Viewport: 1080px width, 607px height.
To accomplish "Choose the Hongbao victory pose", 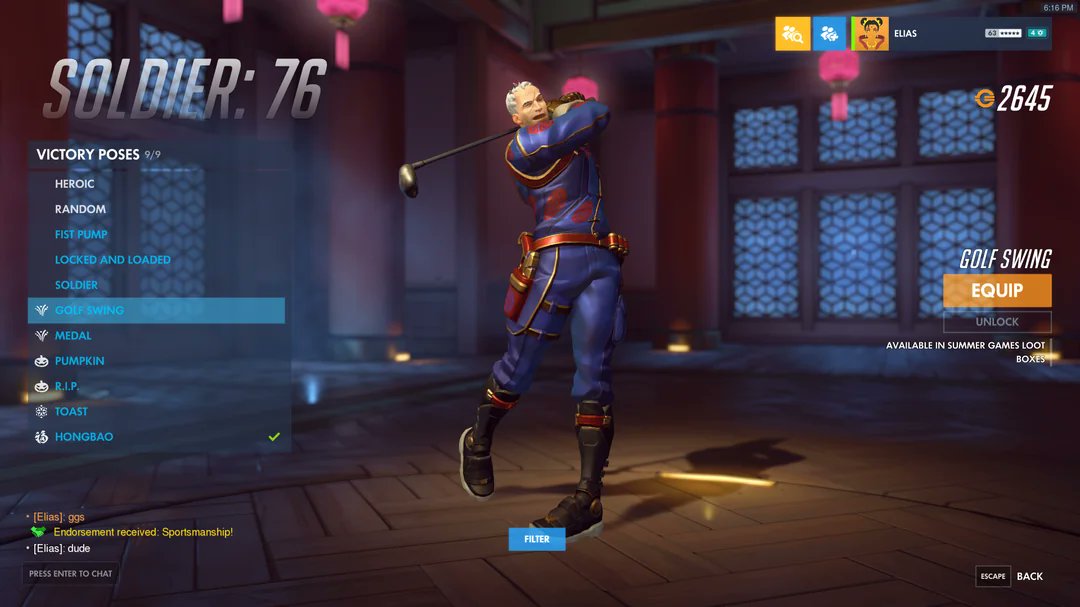I will pos(84,437).
